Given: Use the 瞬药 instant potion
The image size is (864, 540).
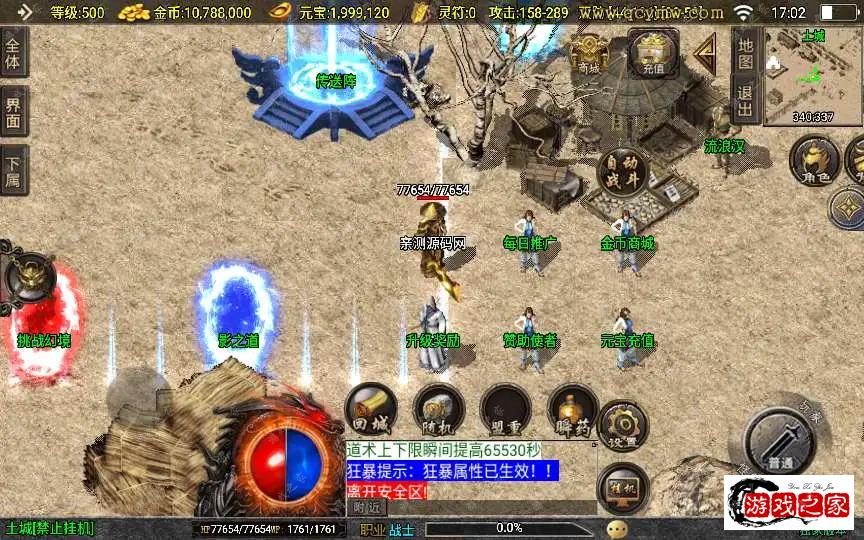Looking at the screenshot, I should tap(573, 409).
